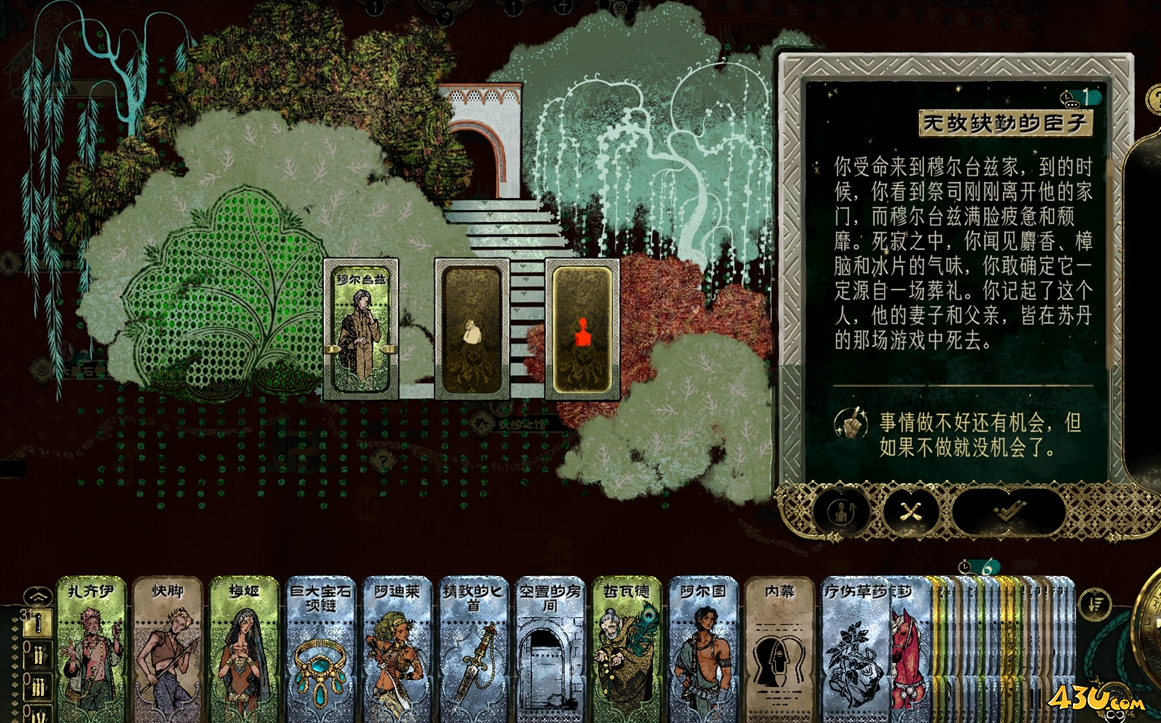
Task: Select the 穆尔台兹 card in the event slot
Action: click(361, 329)
